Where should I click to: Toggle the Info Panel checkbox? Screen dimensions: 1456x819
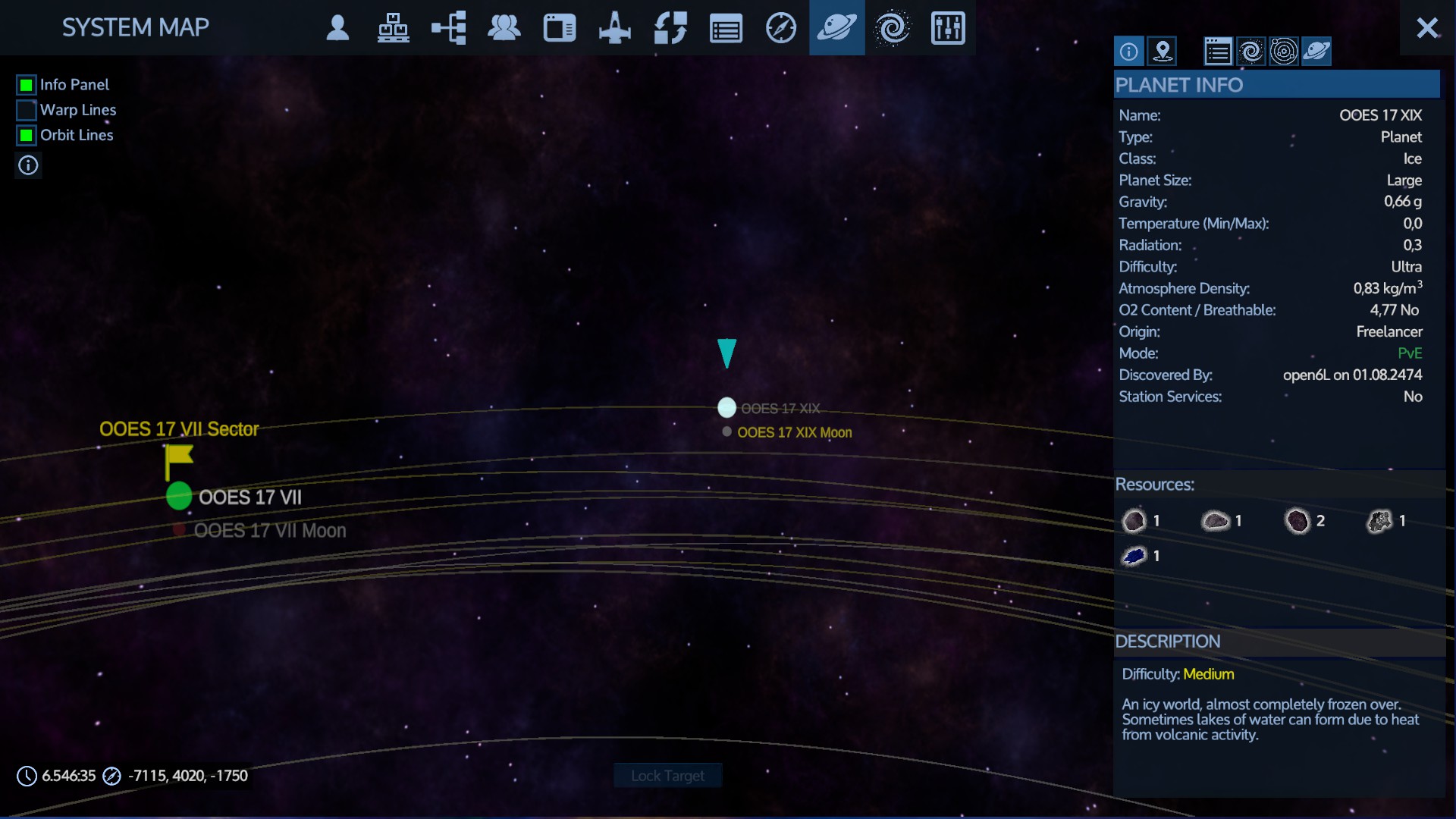(x=27, y=85)
